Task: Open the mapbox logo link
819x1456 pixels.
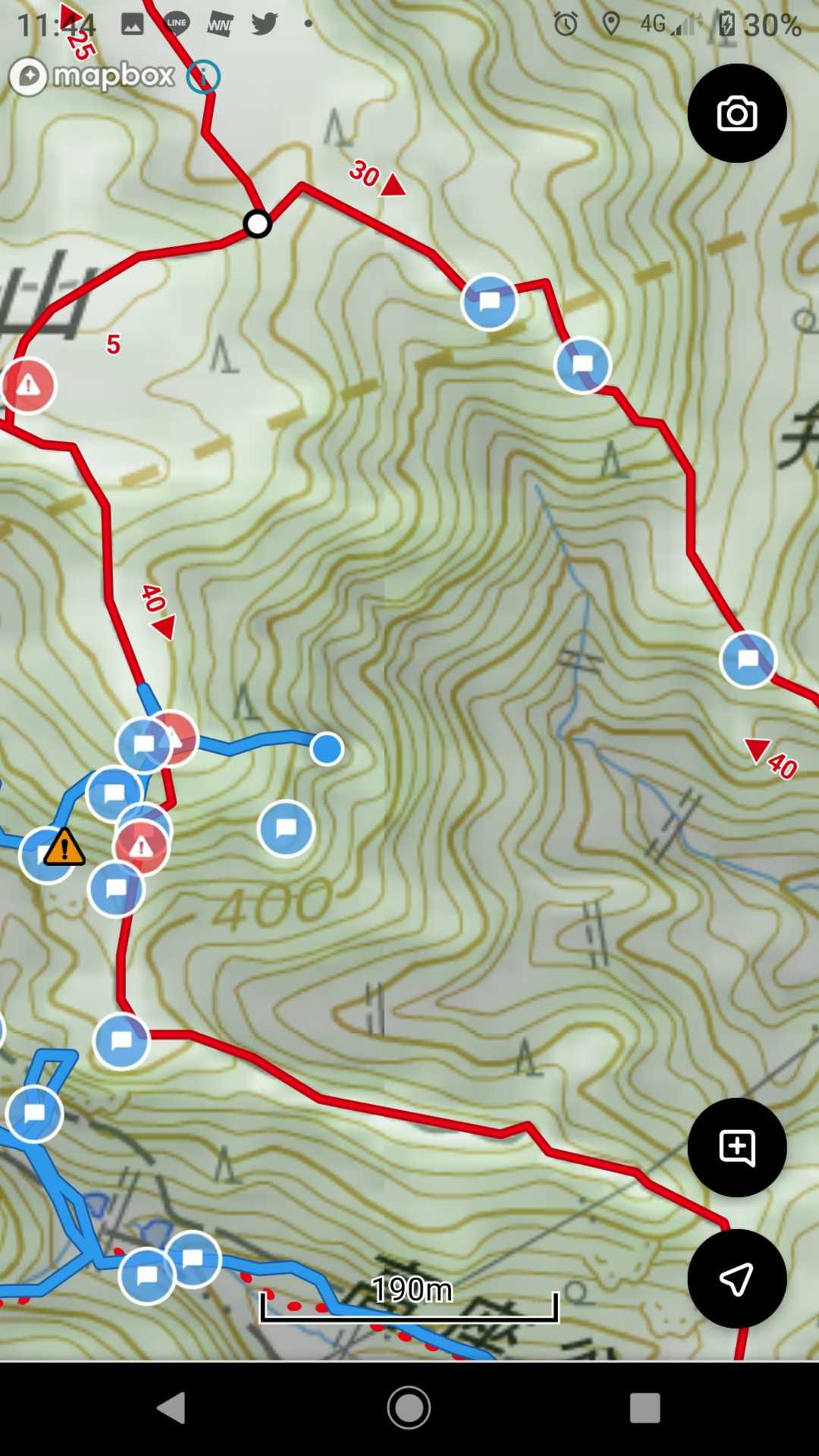Action: click(93, 77)
